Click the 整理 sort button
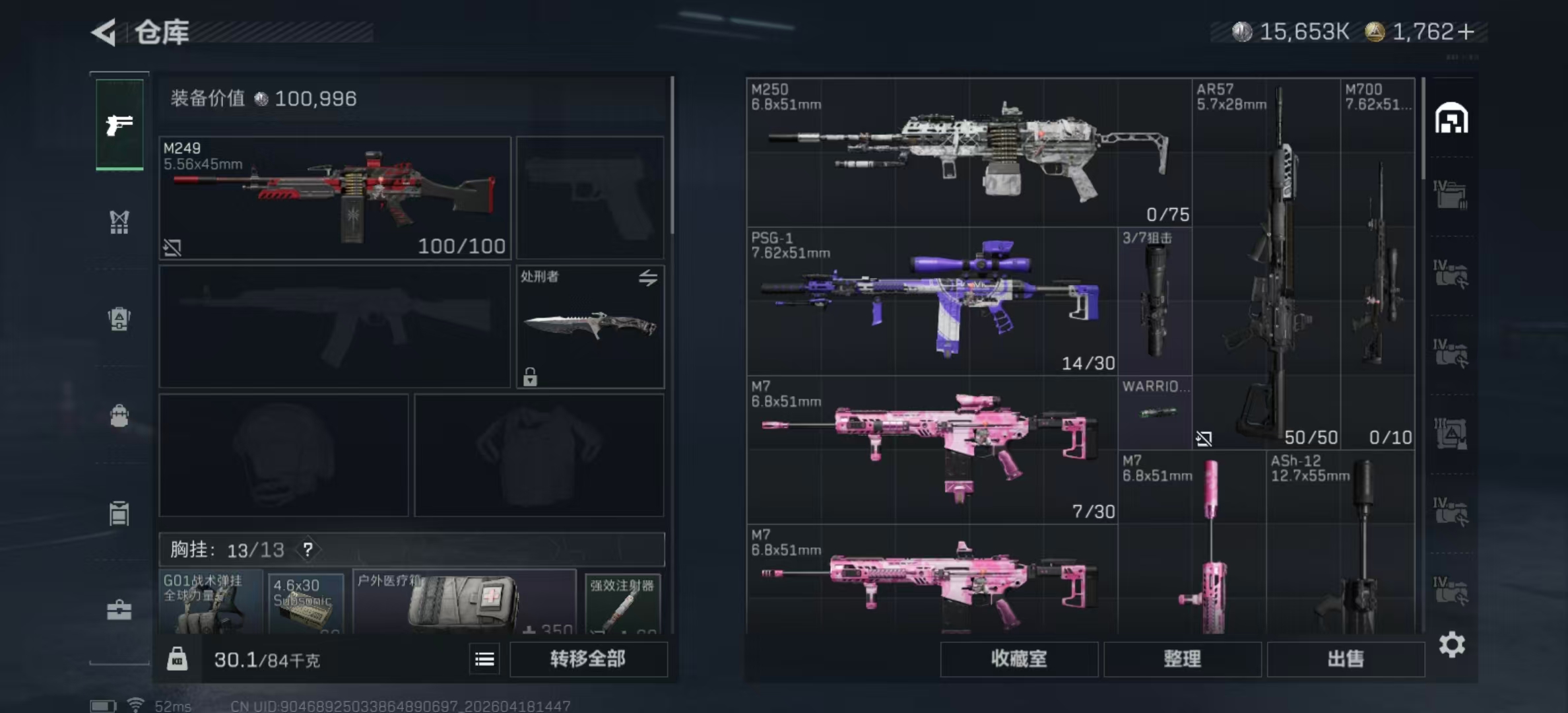 click(x=1182, y=658)
